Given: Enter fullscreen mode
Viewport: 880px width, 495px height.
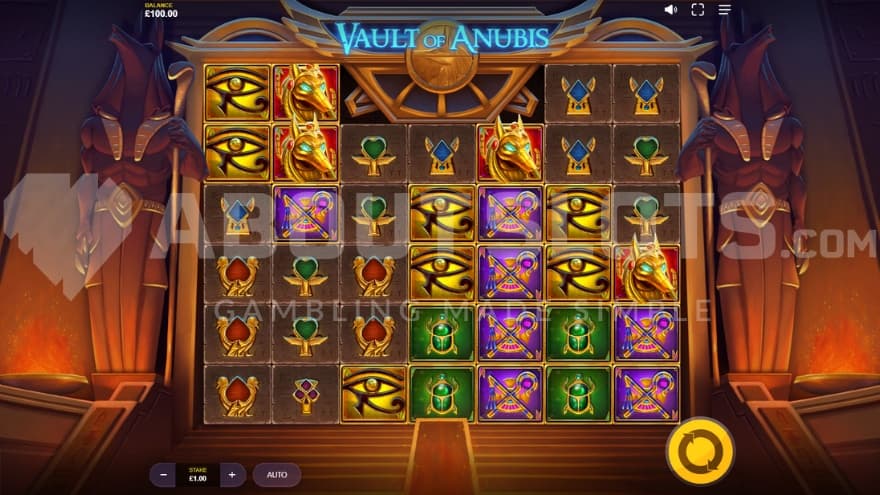Looking at the screenshot, I should point(698,10).
